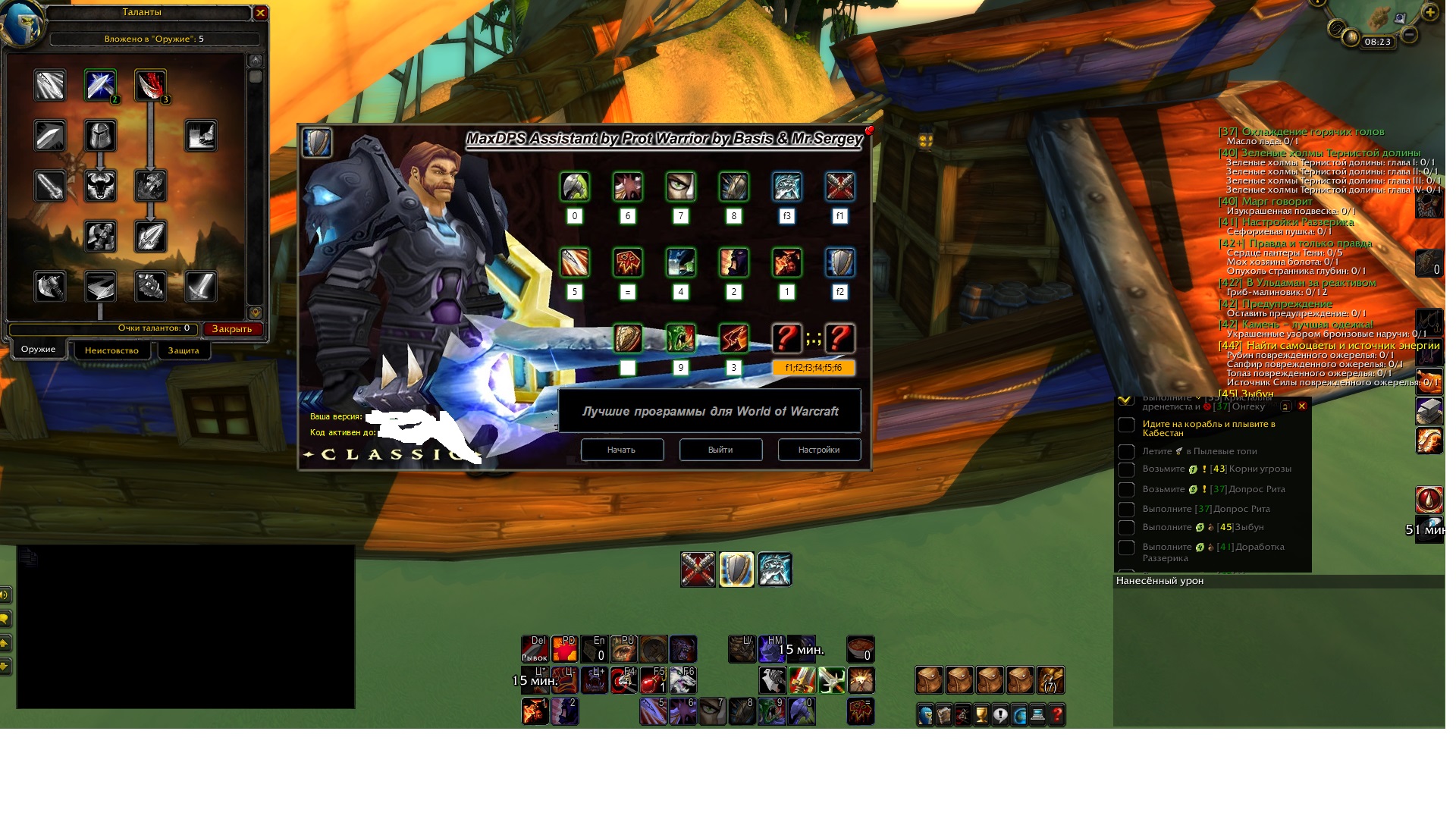The image size is (1456, 819).
Task: Close the Talents window with the X
Action: pyautogui.click(x=260, y=13)
